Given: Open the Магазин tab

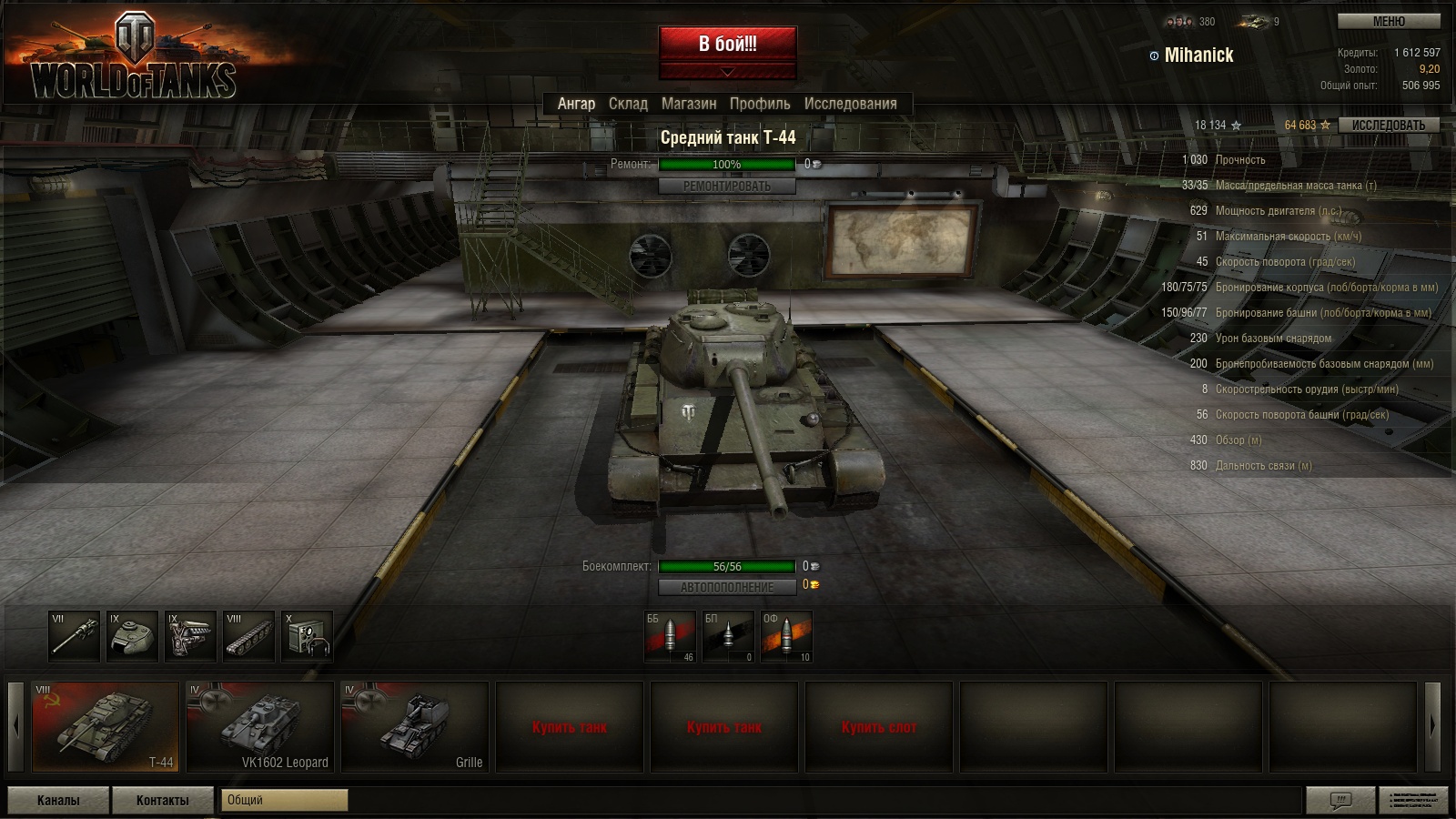Looking at the screenshot, I should (689, 104).
